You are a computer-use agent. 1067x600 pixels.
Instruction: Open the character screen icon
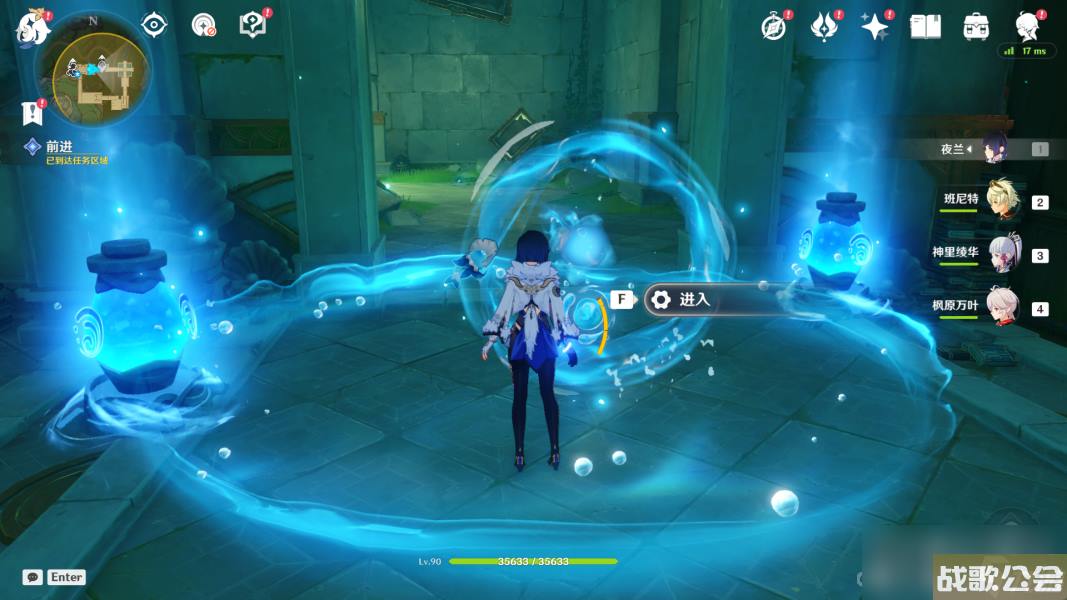pyautogui.click(x=1027, y=25)
